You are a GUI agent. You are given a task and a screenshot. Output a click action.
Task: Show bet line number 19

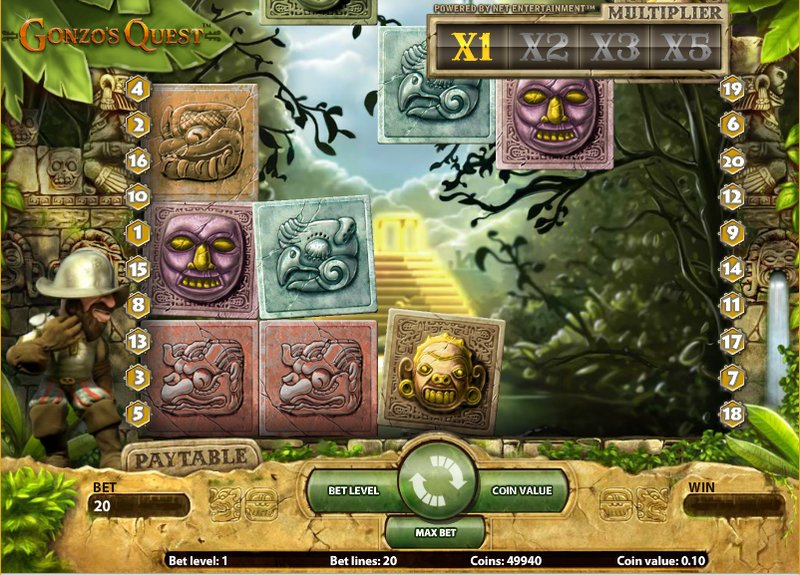pyautogui.click(x=732, y=90)
